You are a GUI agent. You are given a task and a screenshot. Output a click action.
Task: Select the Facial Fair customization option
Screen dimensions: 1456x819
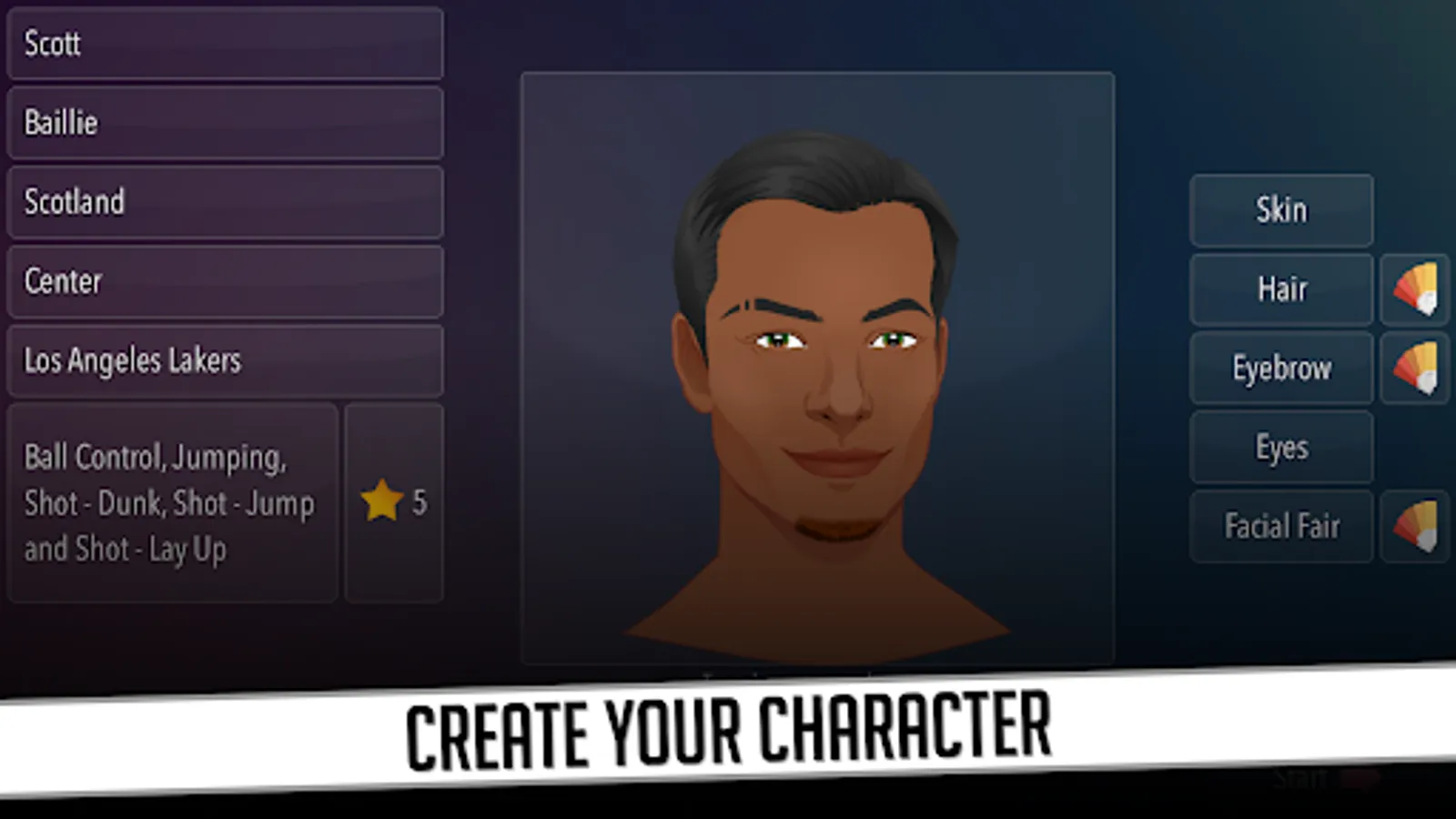pyautogui.click(x=1280, y=526)
